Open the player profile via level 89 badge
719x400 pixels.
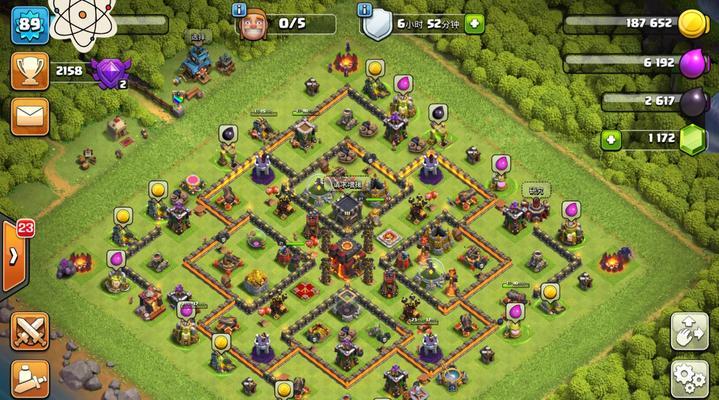tap(30, 24)
